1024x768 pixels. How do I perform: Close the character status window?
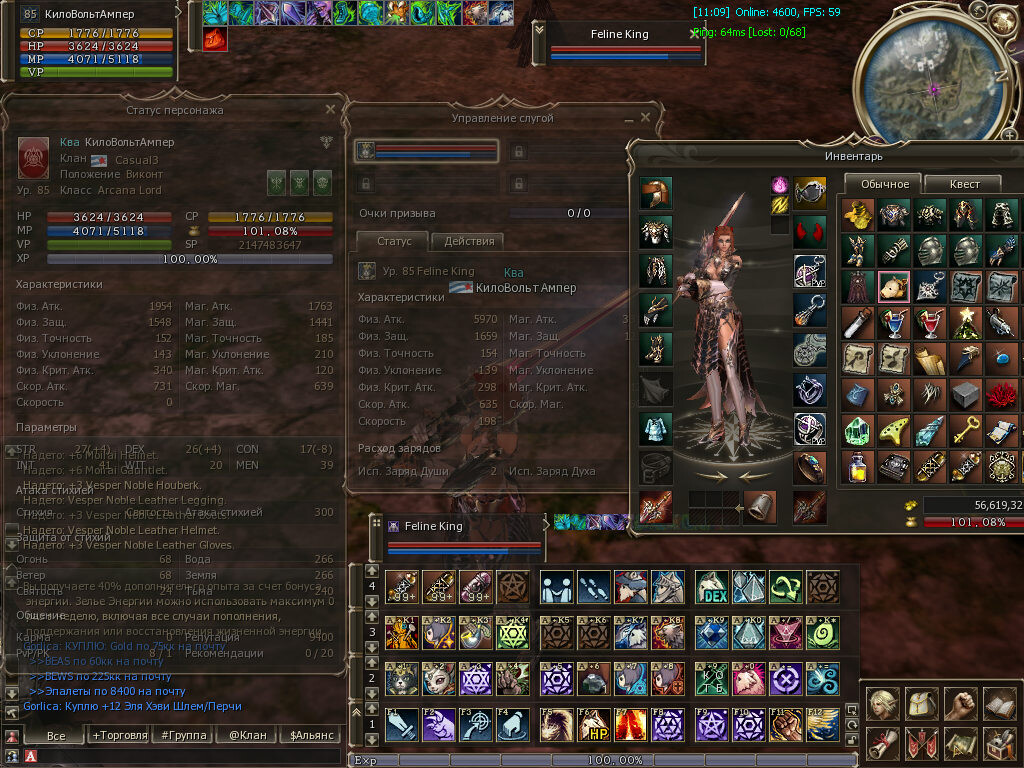point(330,109)
